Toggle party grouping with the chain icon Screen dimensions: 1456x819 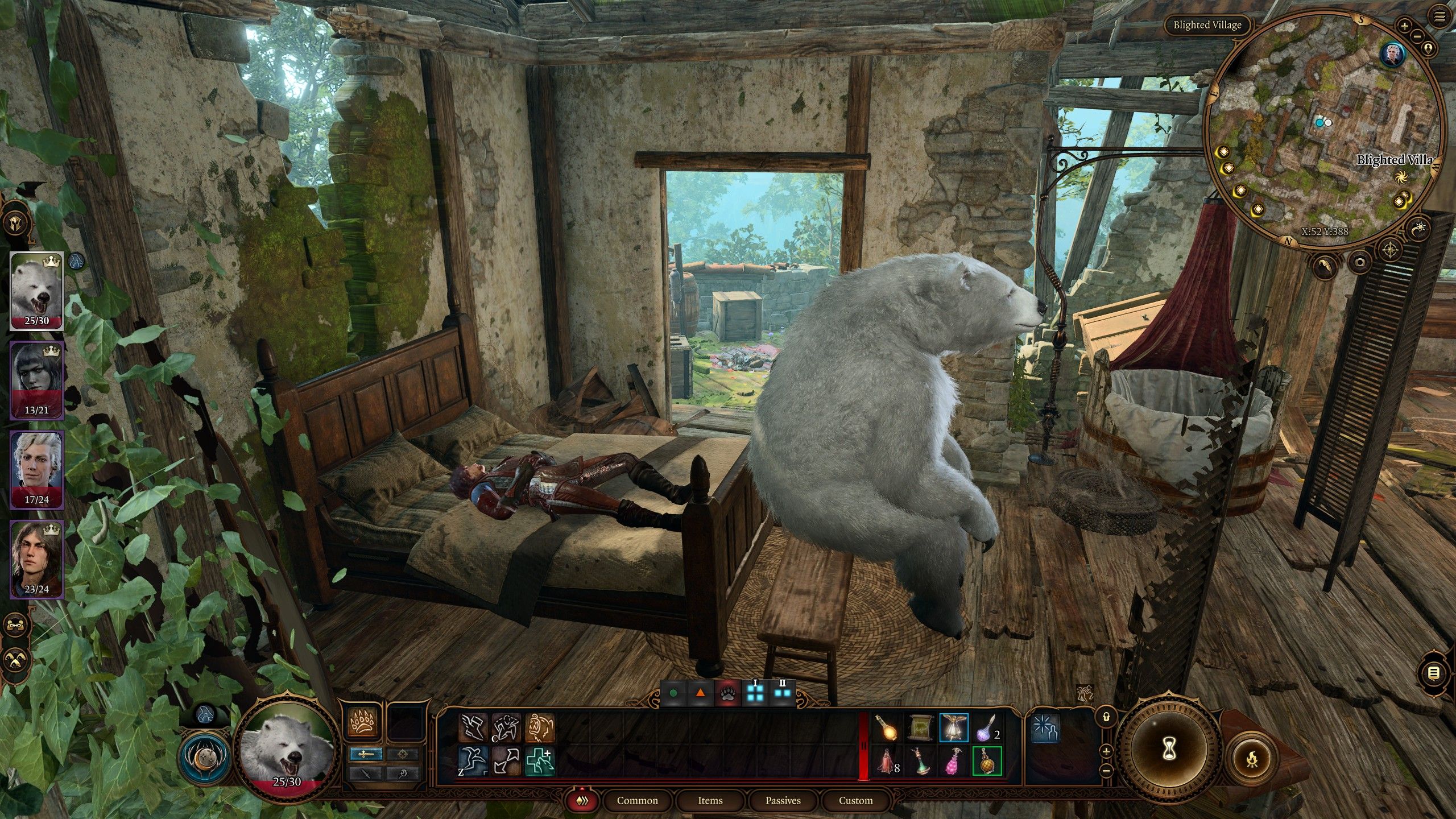click(15, 625)
